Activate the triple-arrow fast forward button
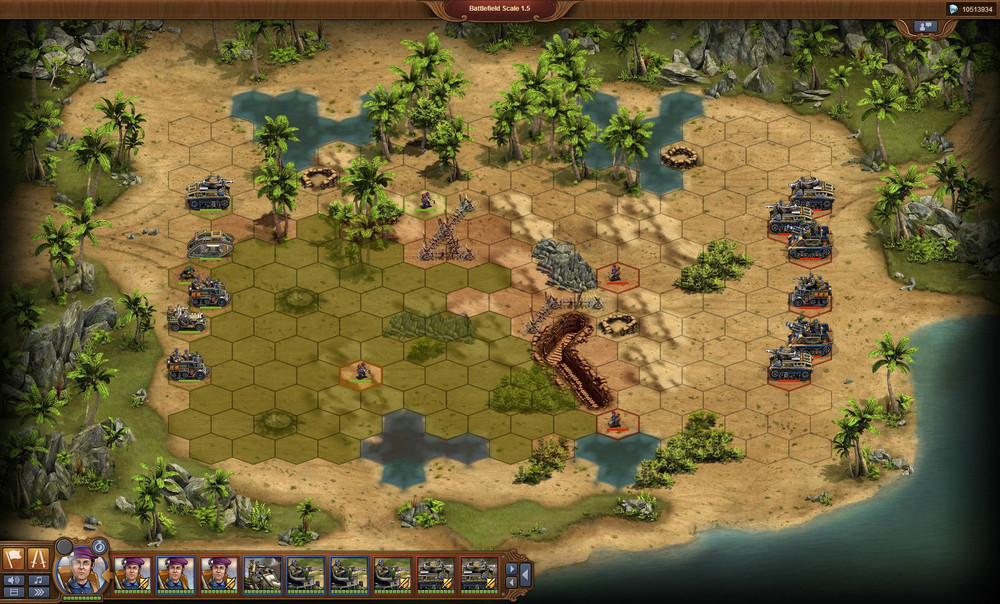1000x604 pixels. click(40, 592)
